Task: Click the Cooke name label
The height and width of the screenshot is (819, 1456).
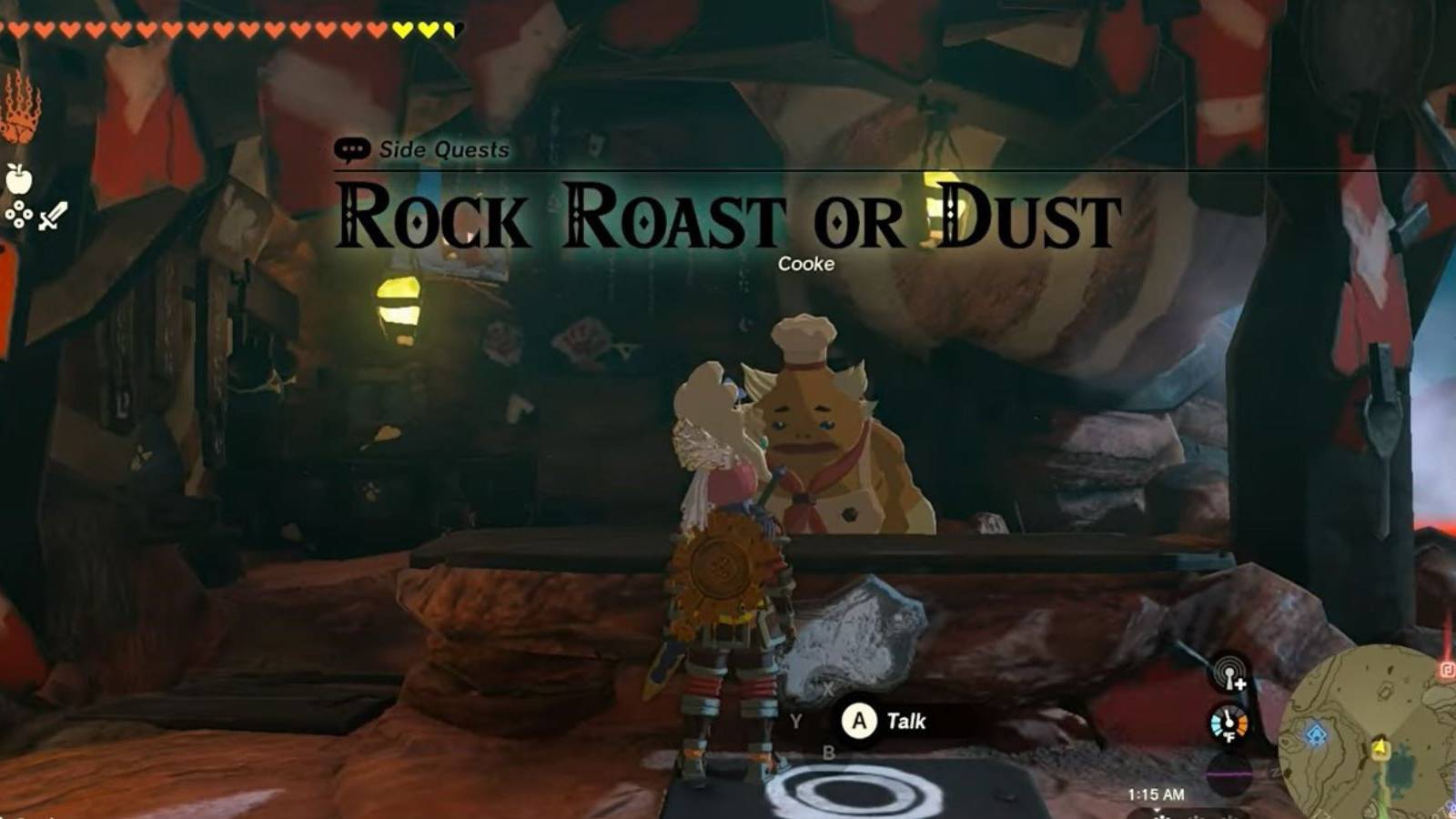Action: (x=804, y=265)
